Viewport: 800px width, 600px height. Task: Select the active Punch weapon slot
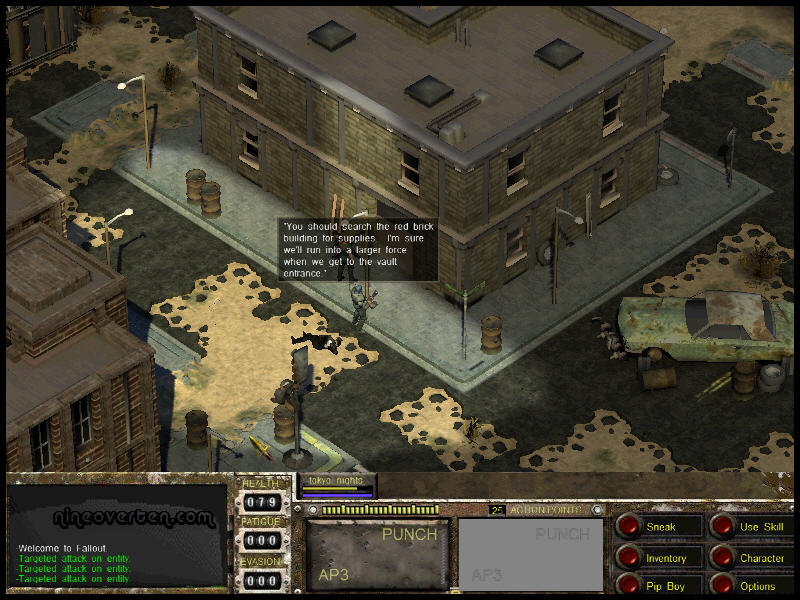376,554
